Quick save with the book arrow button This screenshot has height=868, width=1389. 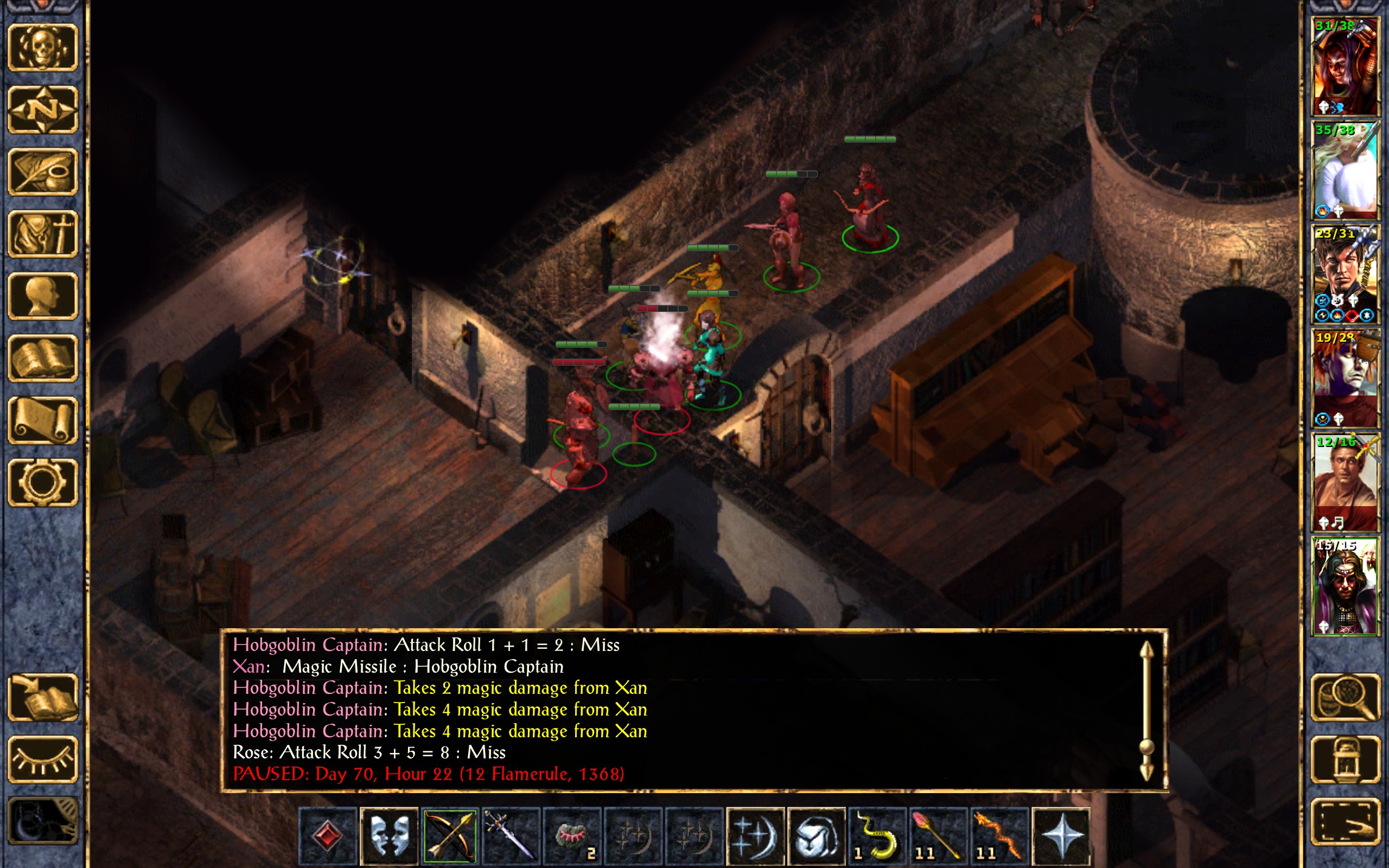pos(43,697)
